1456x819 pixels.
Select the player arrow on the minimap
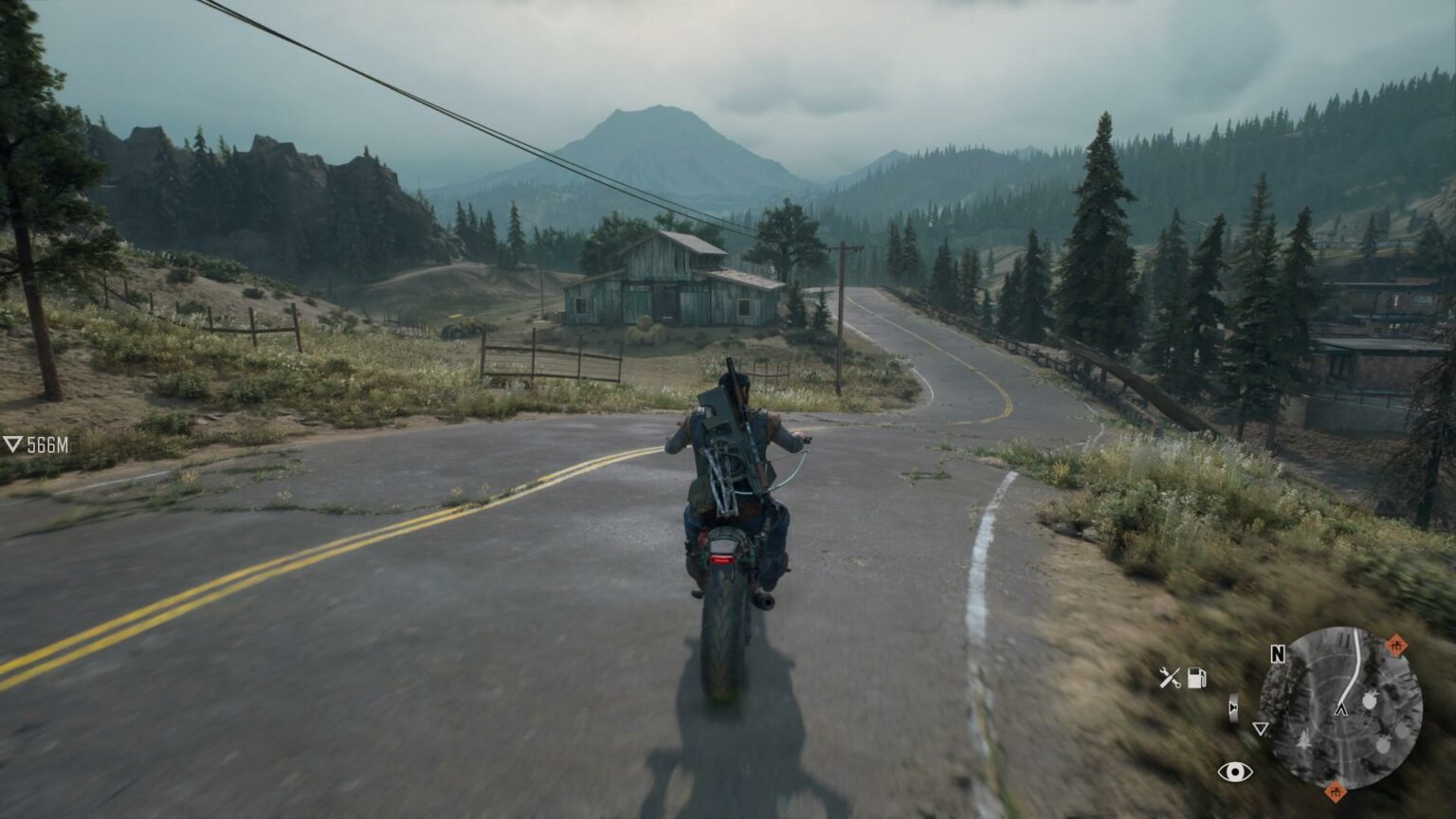tap(1341, 710)
